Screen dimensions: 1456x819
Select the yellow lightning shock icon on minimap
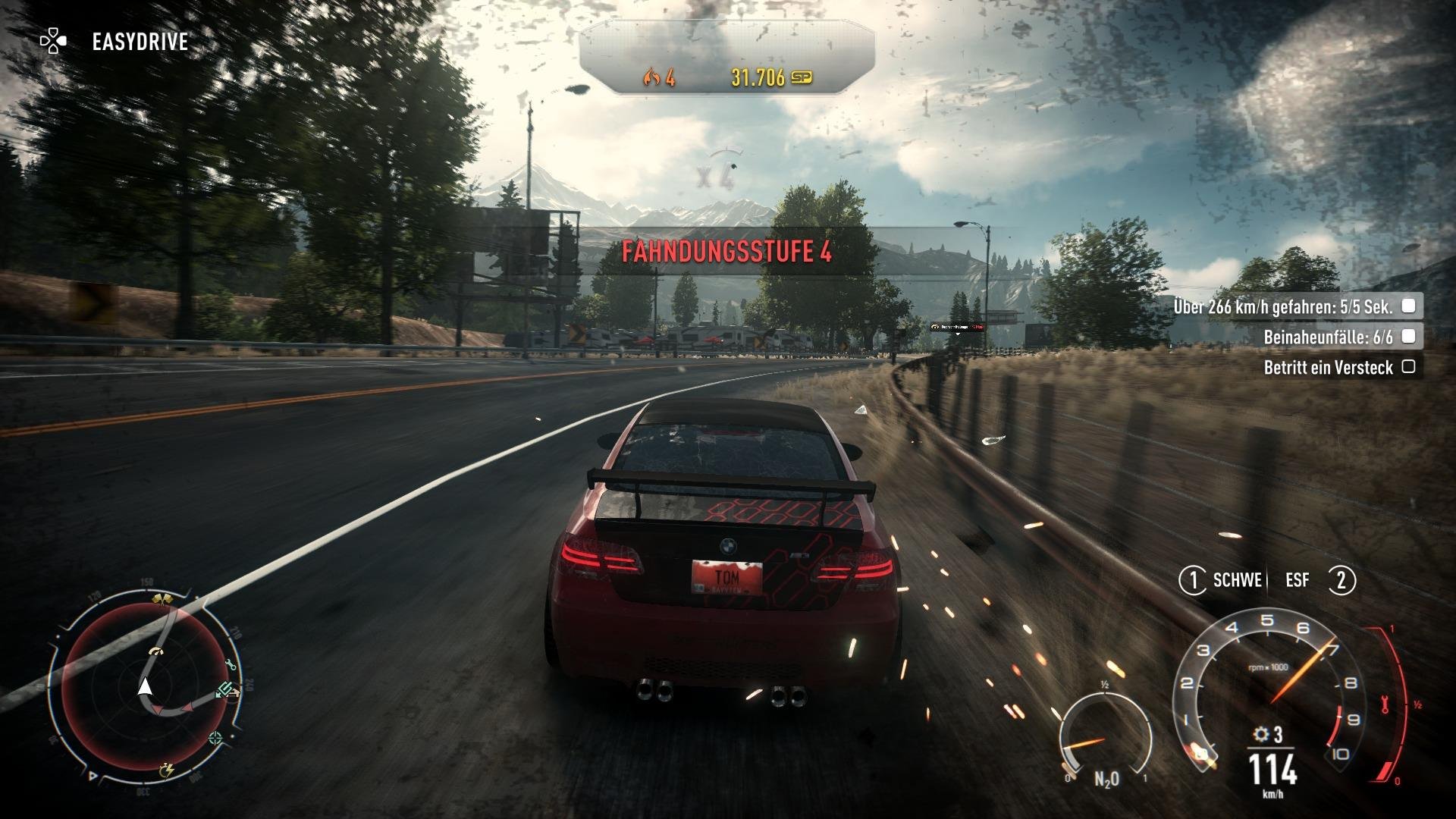coord(167,770)
